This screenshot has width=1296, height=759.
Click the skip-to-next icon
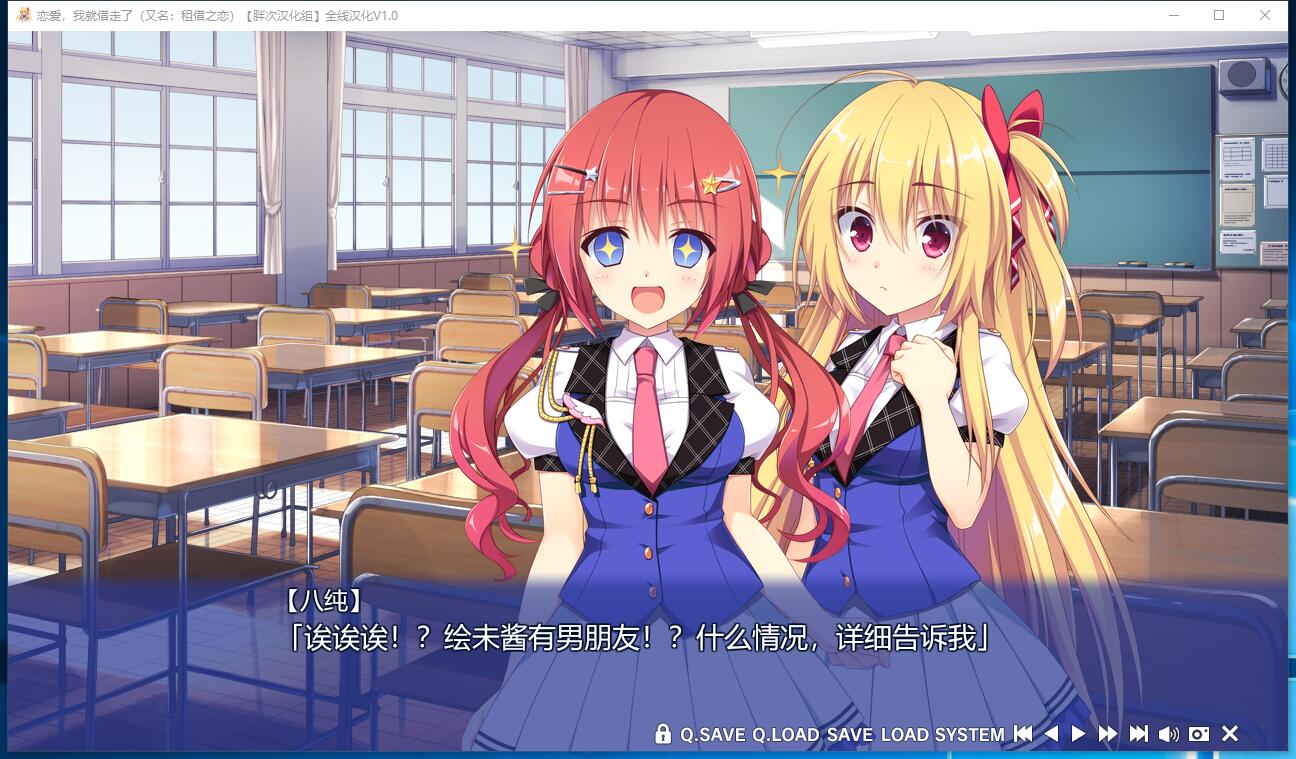1139,734
